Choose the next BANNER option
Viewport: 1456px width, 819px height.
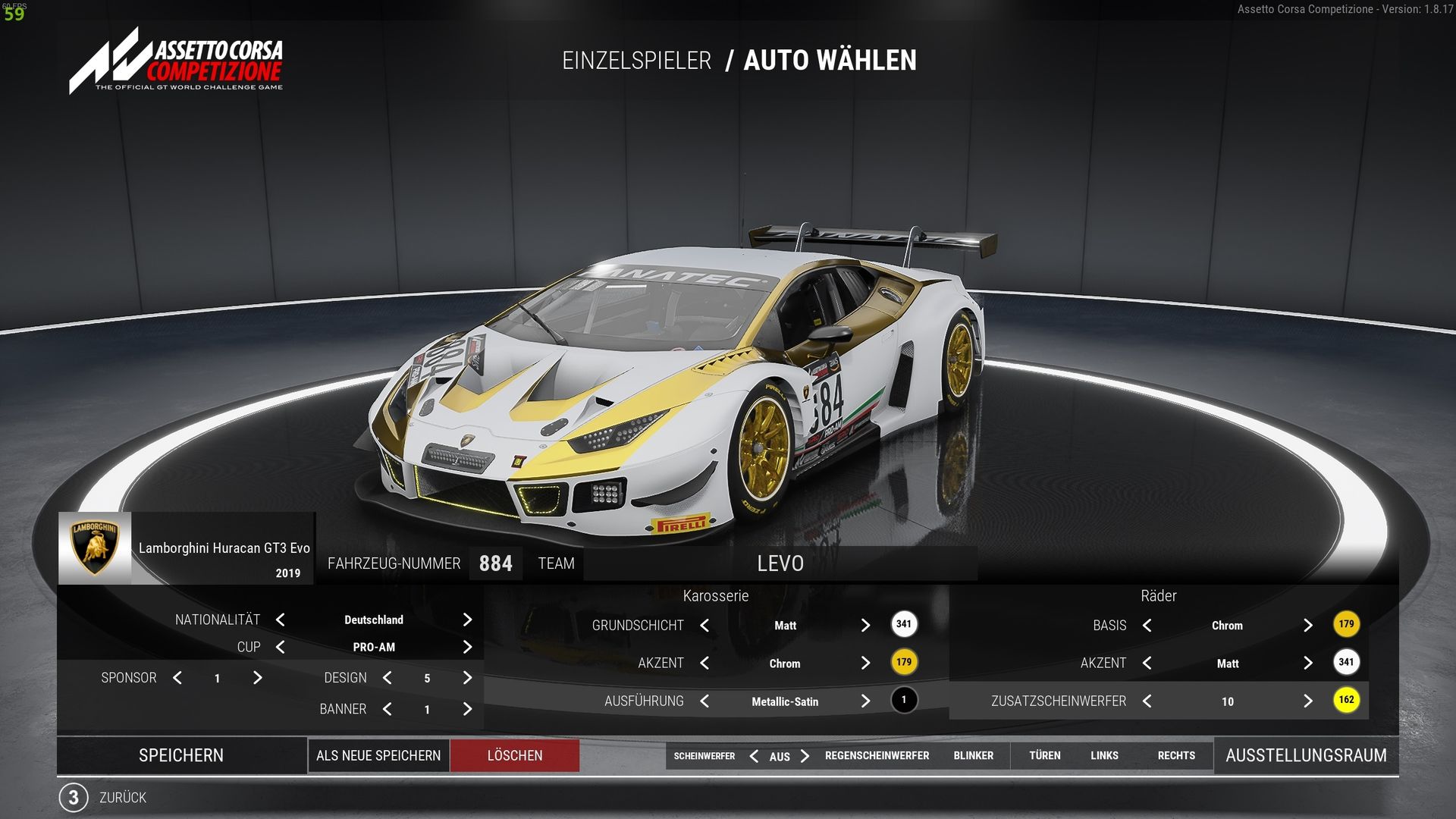467,709
